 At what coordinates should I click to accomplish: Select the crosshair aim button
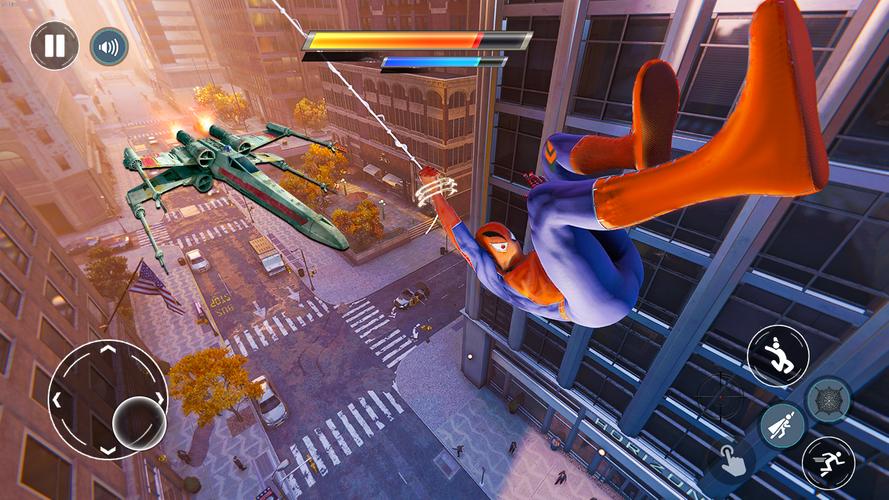pos(720,396)
